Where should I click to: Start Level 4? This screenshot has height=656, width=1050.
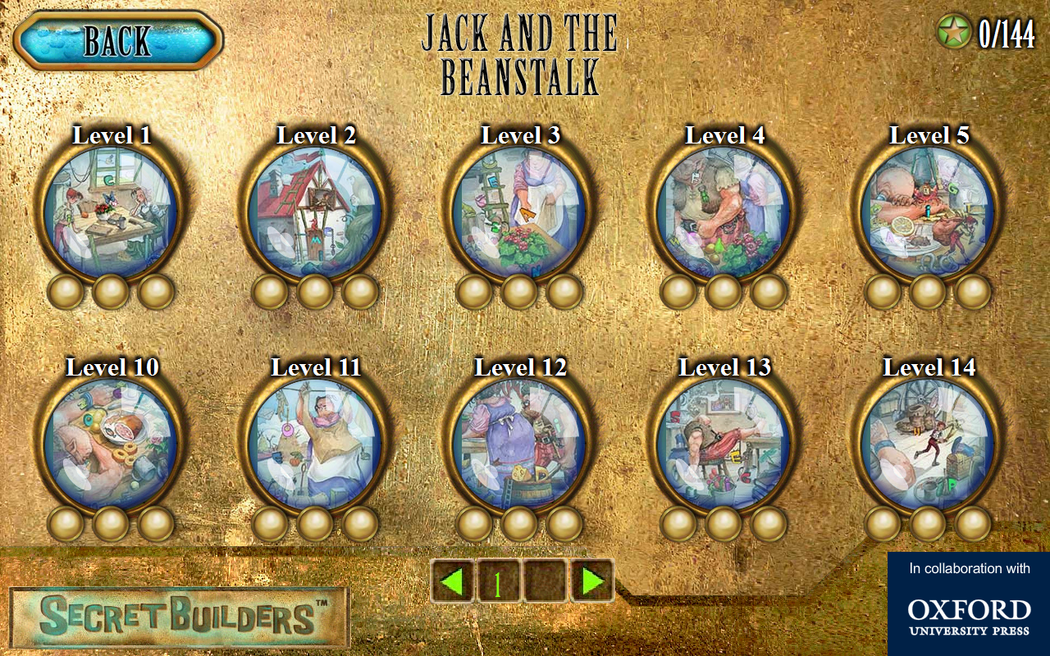[x=724, y=211]
